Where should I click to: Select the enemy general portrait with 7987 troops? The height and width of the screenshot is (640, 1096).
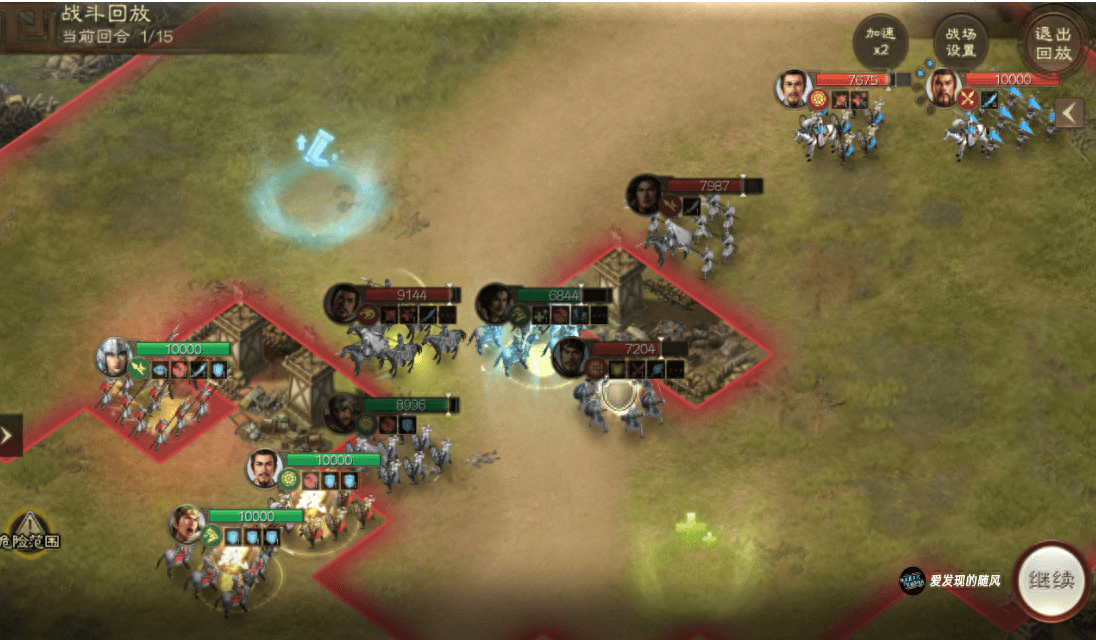click(645, 194)
